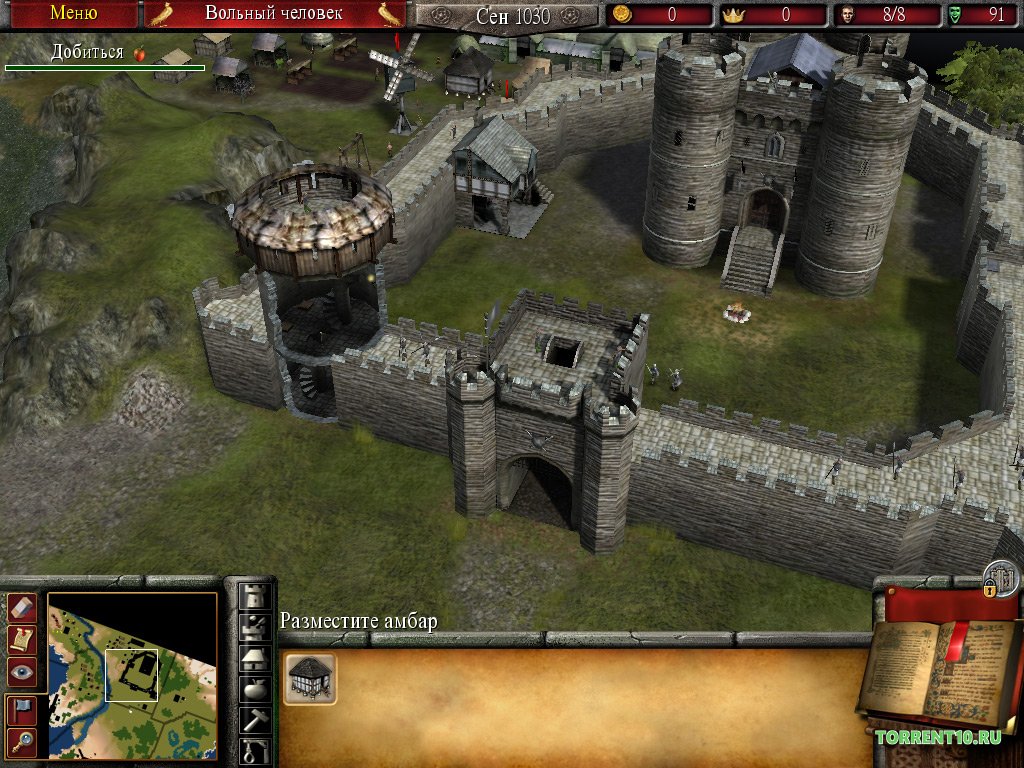Switch to the catapult tower category
The image size is (1024, 768).
254,627
